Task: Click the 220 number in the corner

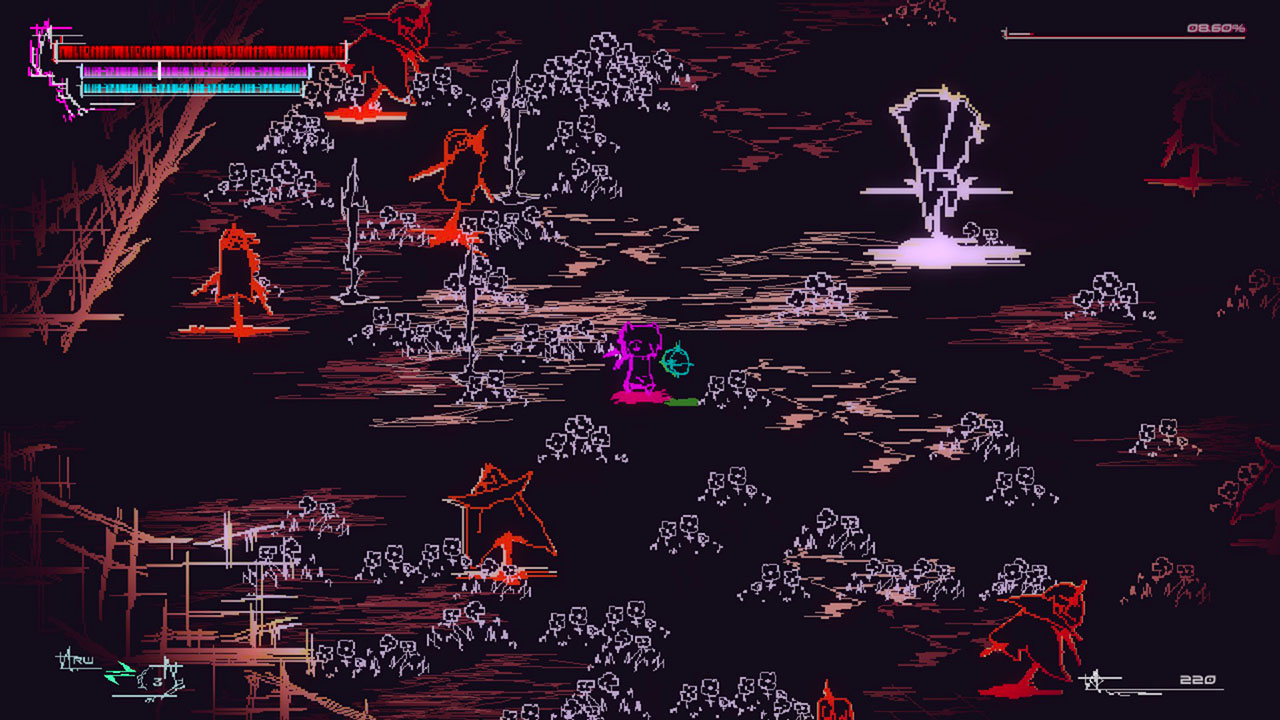Action: point(1196,680)
